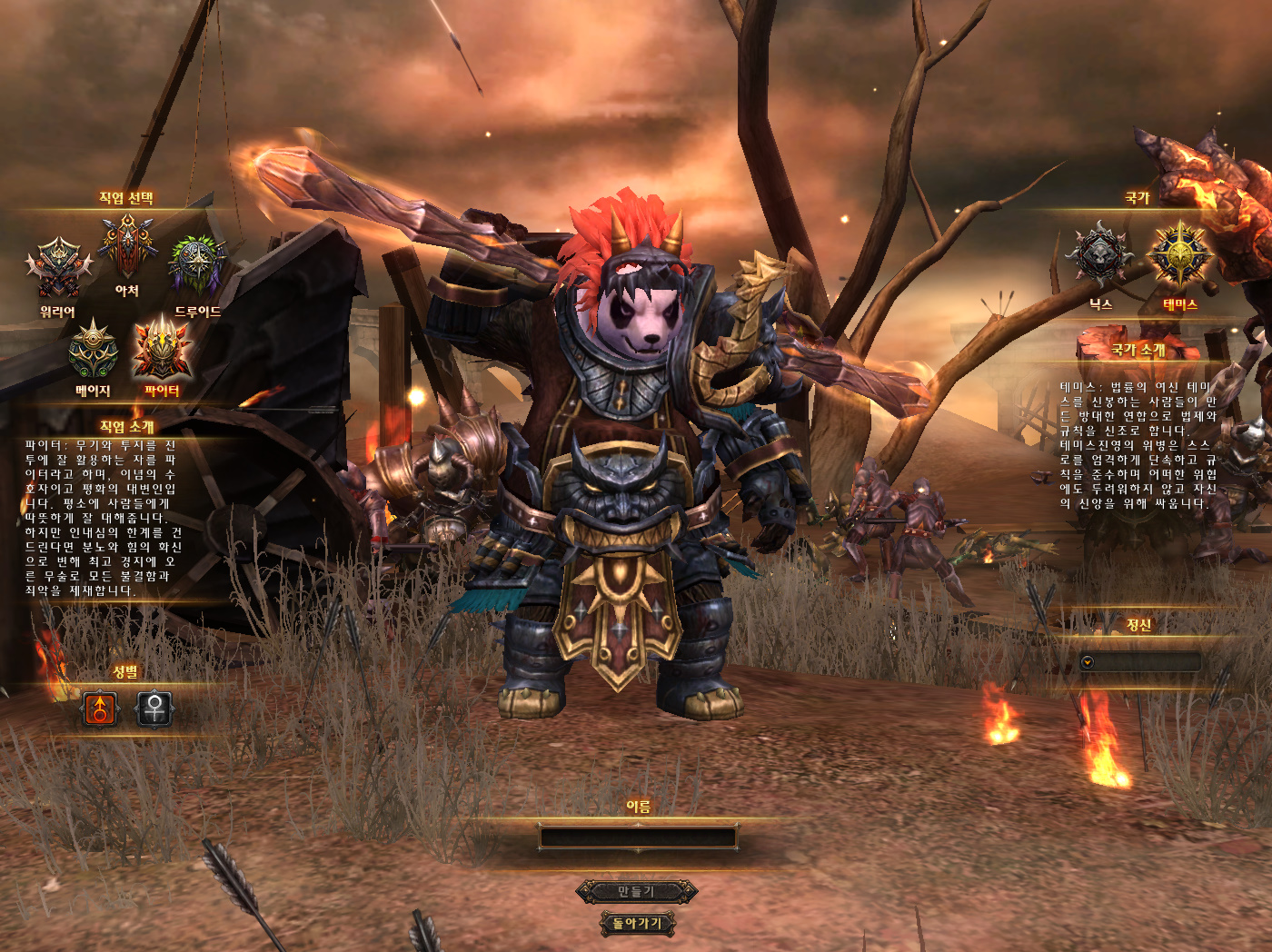
Task: Click the 이름 name input field
Action: click(638, 837)
